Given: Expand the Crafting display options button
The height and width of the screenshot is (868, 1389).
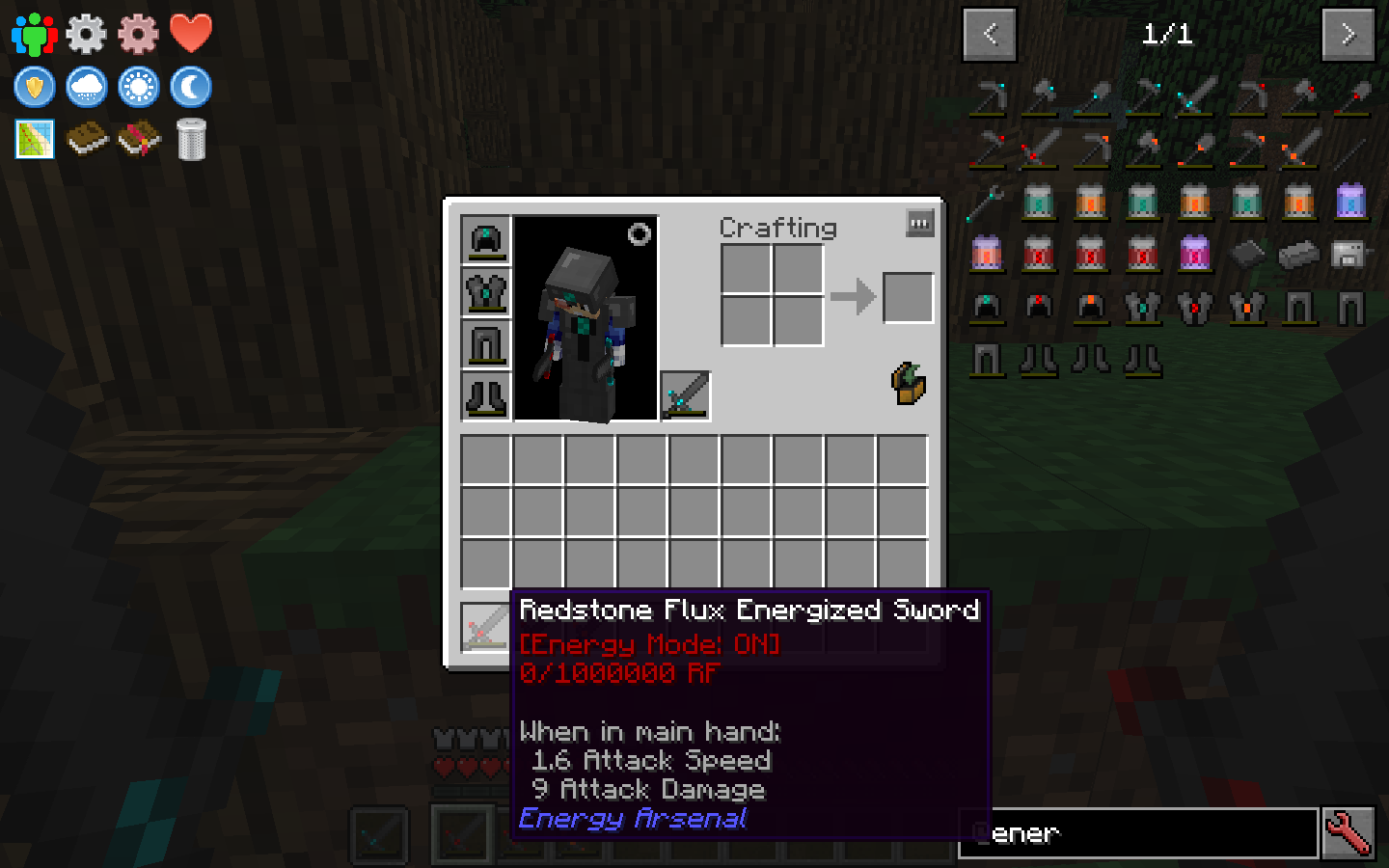Looking at the screenshot, I should pos(918,223).
